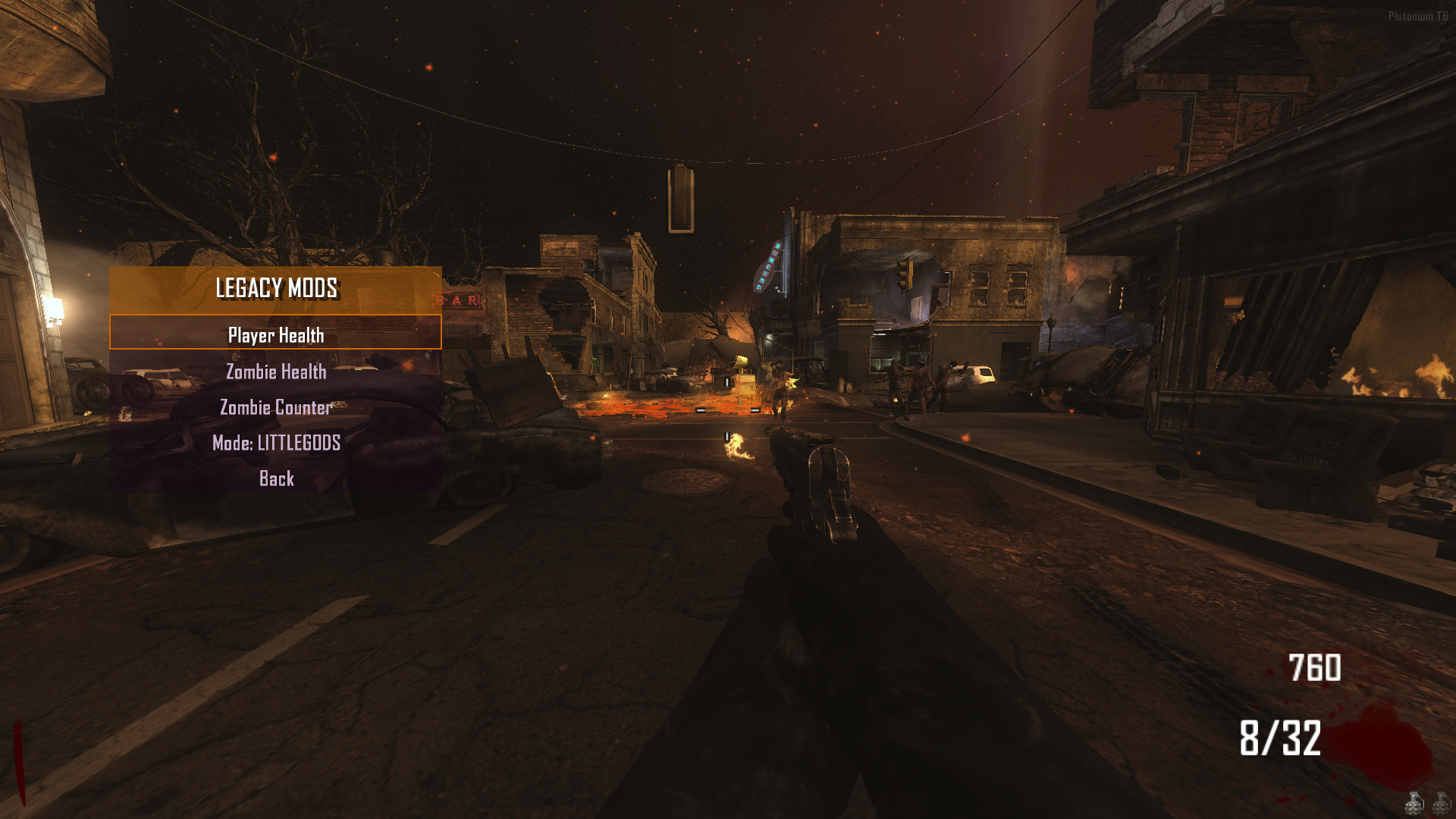Expand the Zombie Health setting

pyautogui.click(x=276, y=372)
